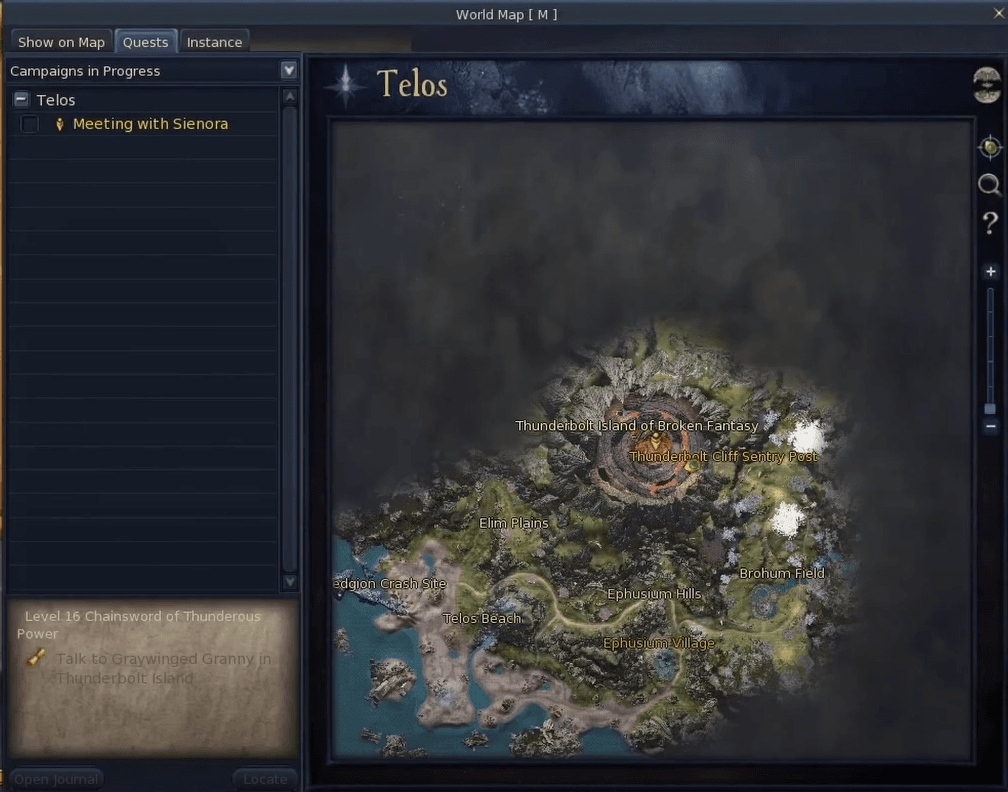Zoom in the map with plus button
Image resolution: width=1008 pixels, height=792 pixels.
(x=990, y=272)
